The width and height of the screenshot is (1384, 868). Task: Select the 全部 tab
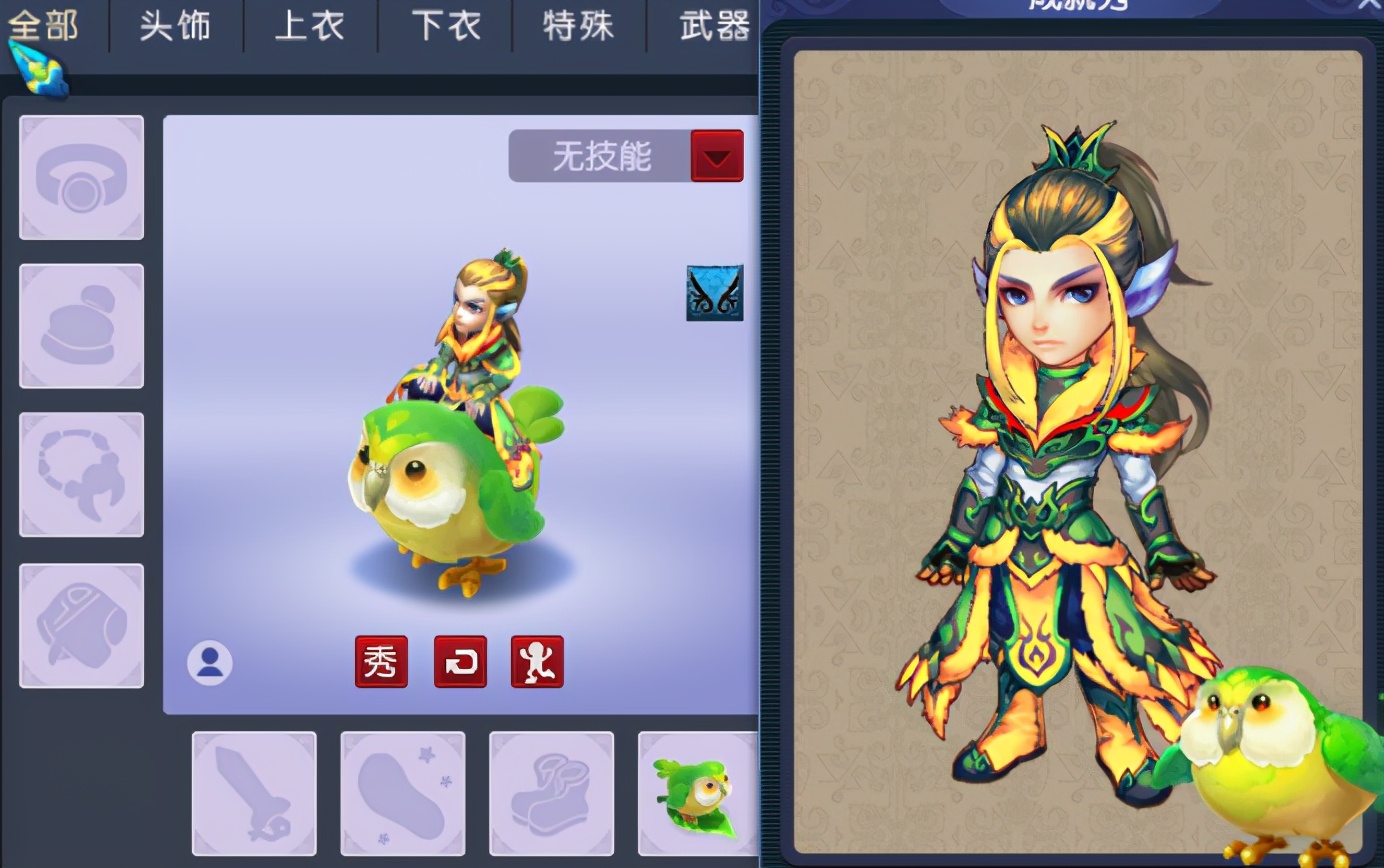click(45, 27)
